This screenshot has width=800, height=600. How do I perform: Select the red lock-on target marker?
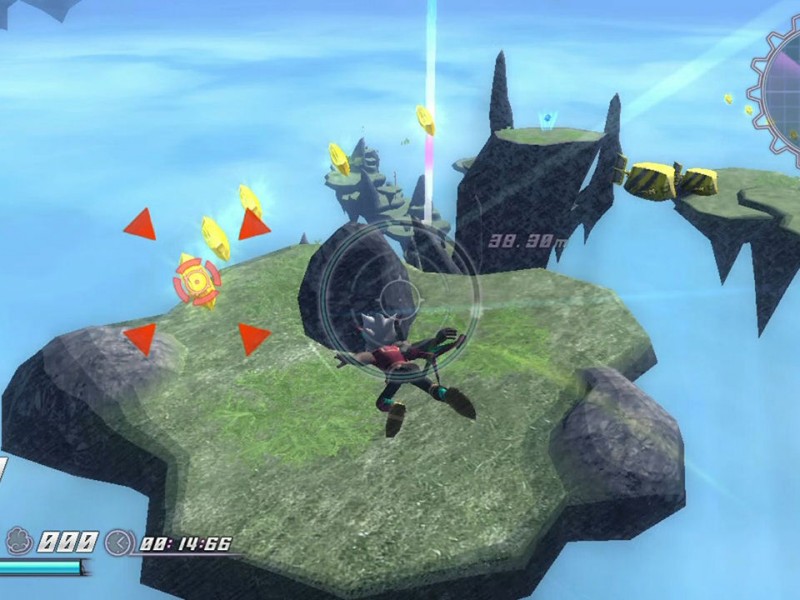pyautogui.click(x=197, y=282)
